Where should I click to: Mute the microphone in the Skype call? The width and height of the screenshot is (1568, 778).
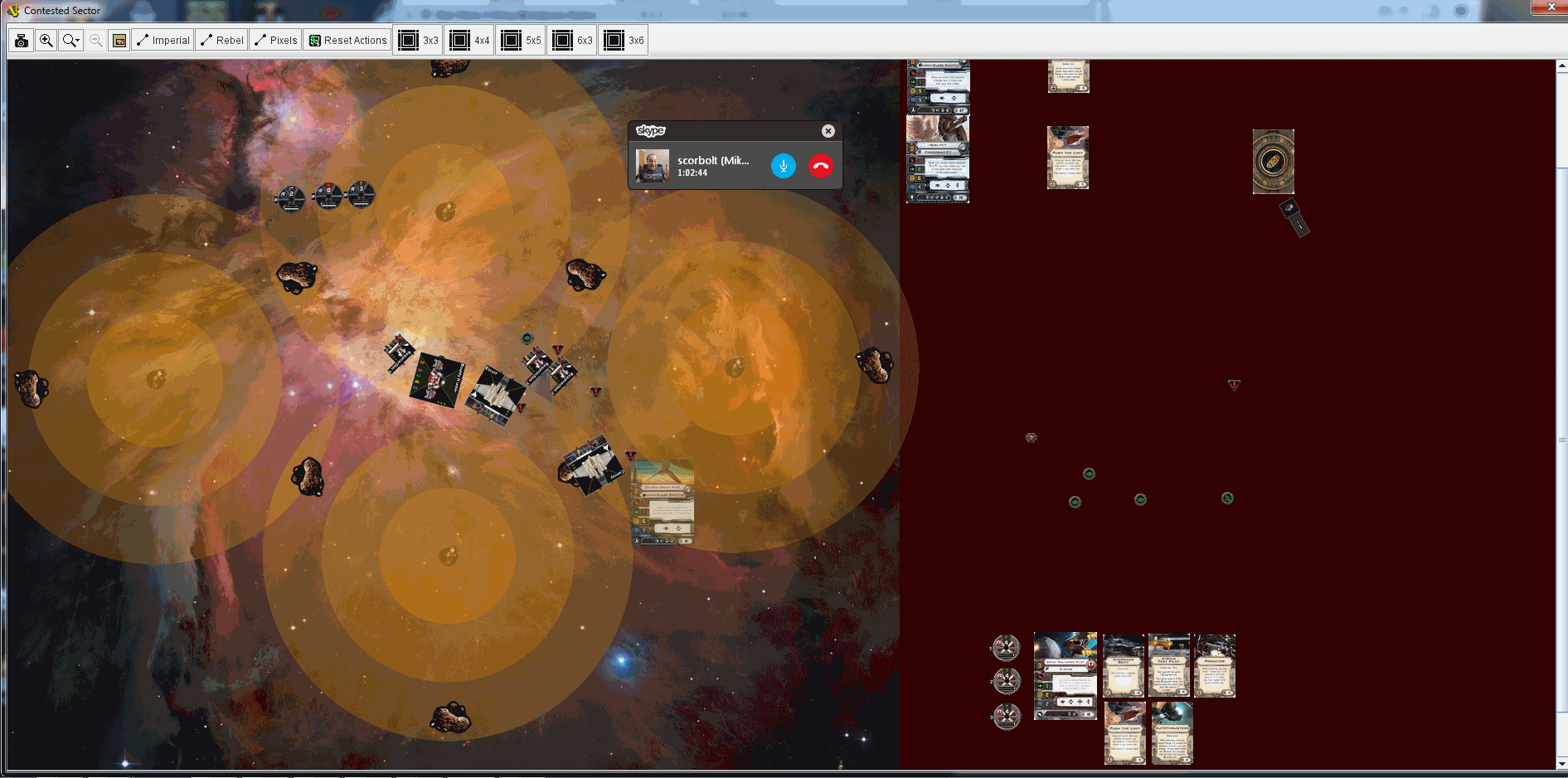pyautogui.click(x=783, y=166)
